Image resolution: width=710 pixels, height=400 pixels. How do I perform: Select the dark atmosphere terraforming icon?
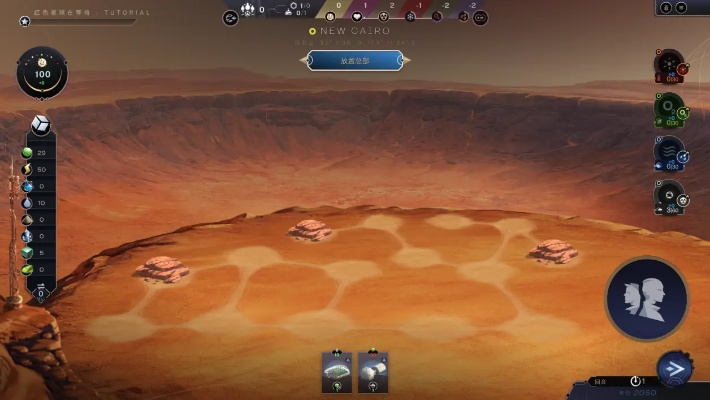[669, 196]
